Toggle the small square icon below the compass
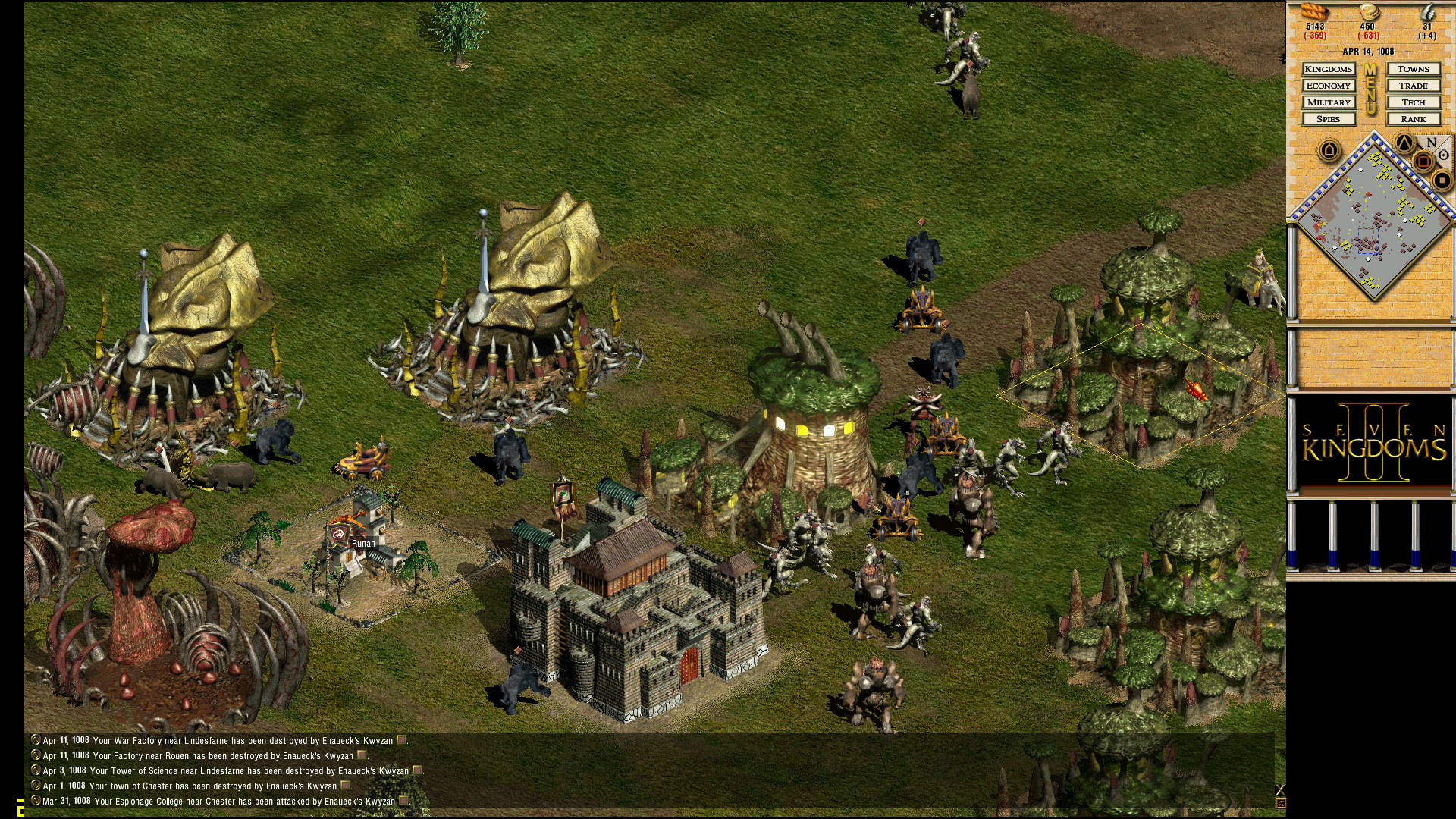This screenshot has height=819, width=1456. (1442, 180)
